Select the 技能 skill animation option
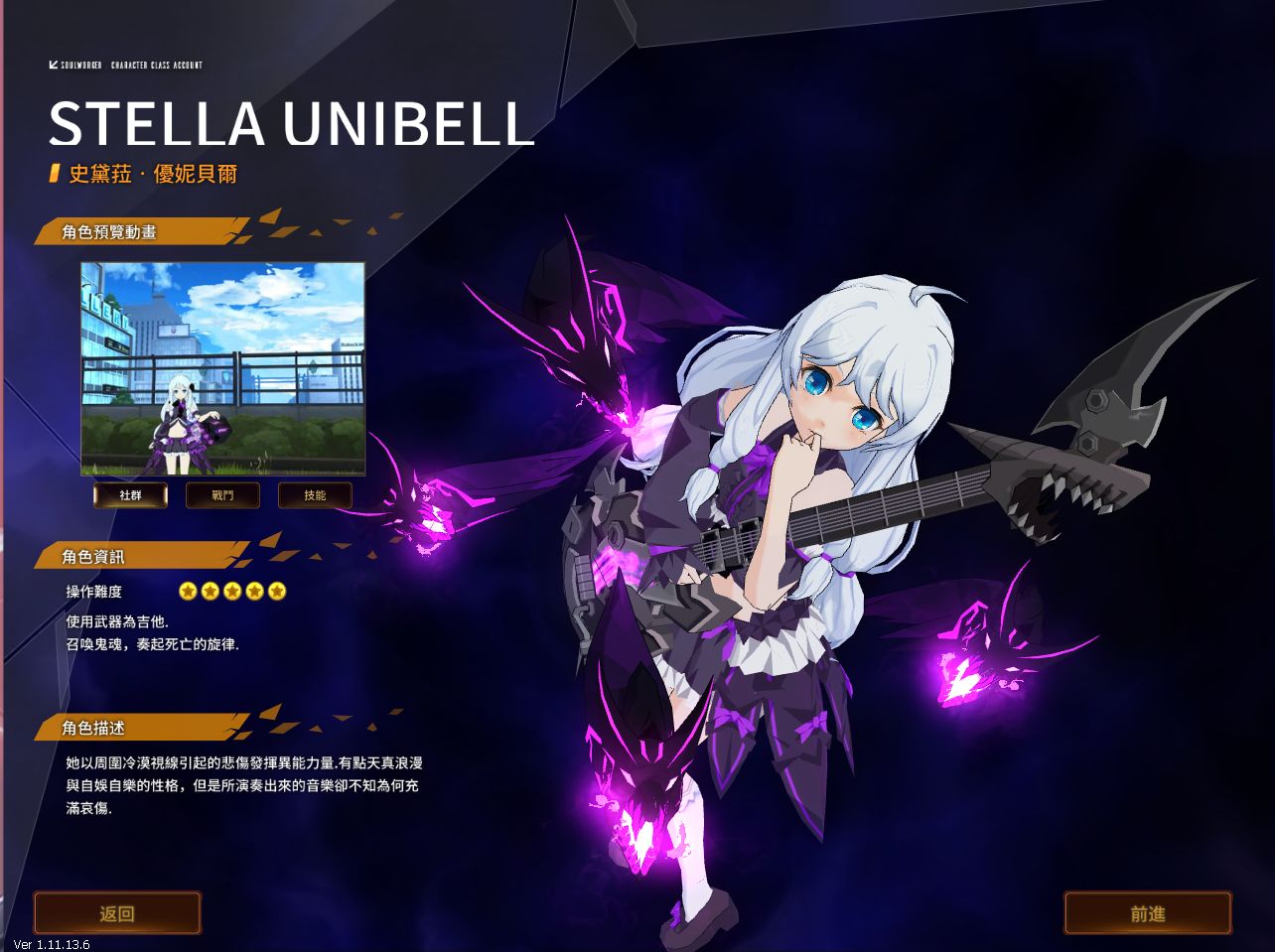The width and height of the screenshot is (1275, 952). click(316, 494)
